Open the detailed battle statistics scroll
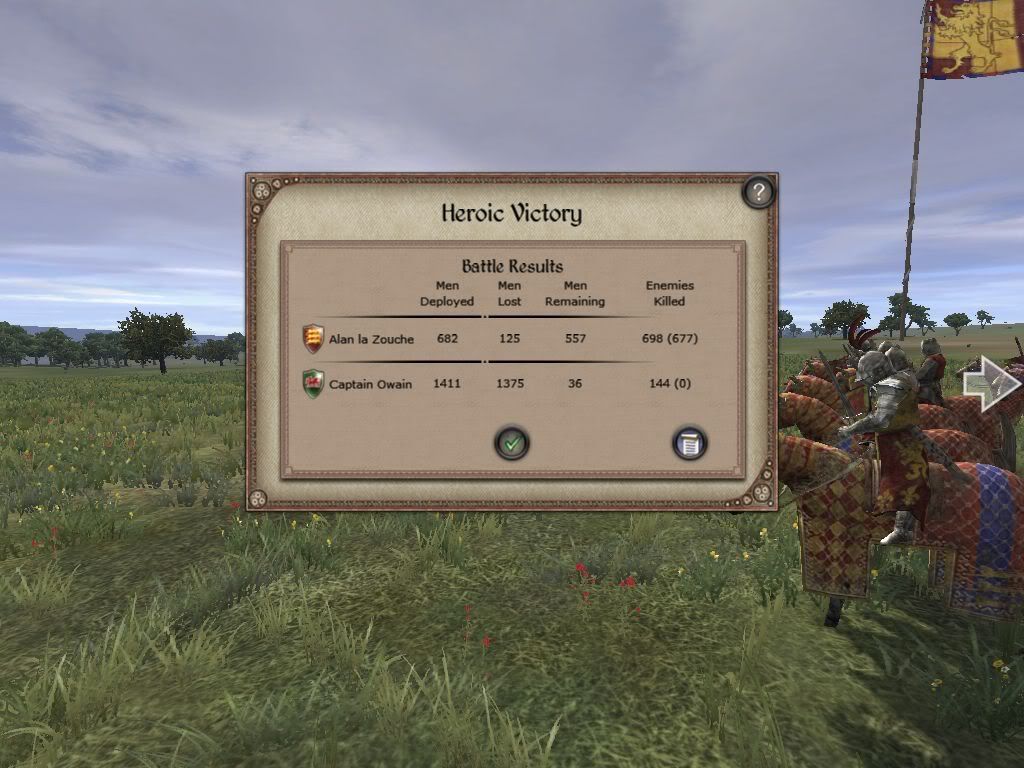 [689, 443]
